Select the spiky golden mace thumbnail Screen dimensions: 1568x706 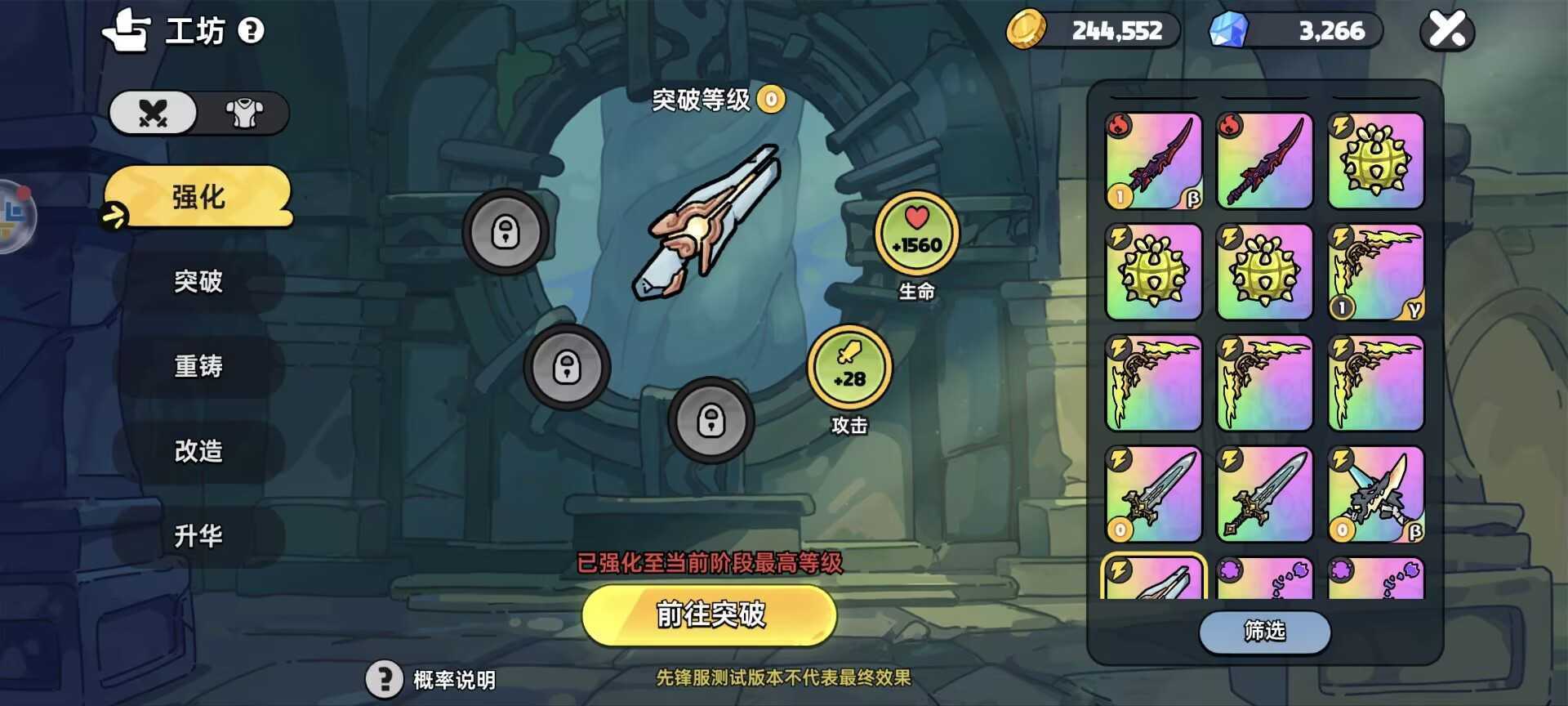[x=1375, y=161]
